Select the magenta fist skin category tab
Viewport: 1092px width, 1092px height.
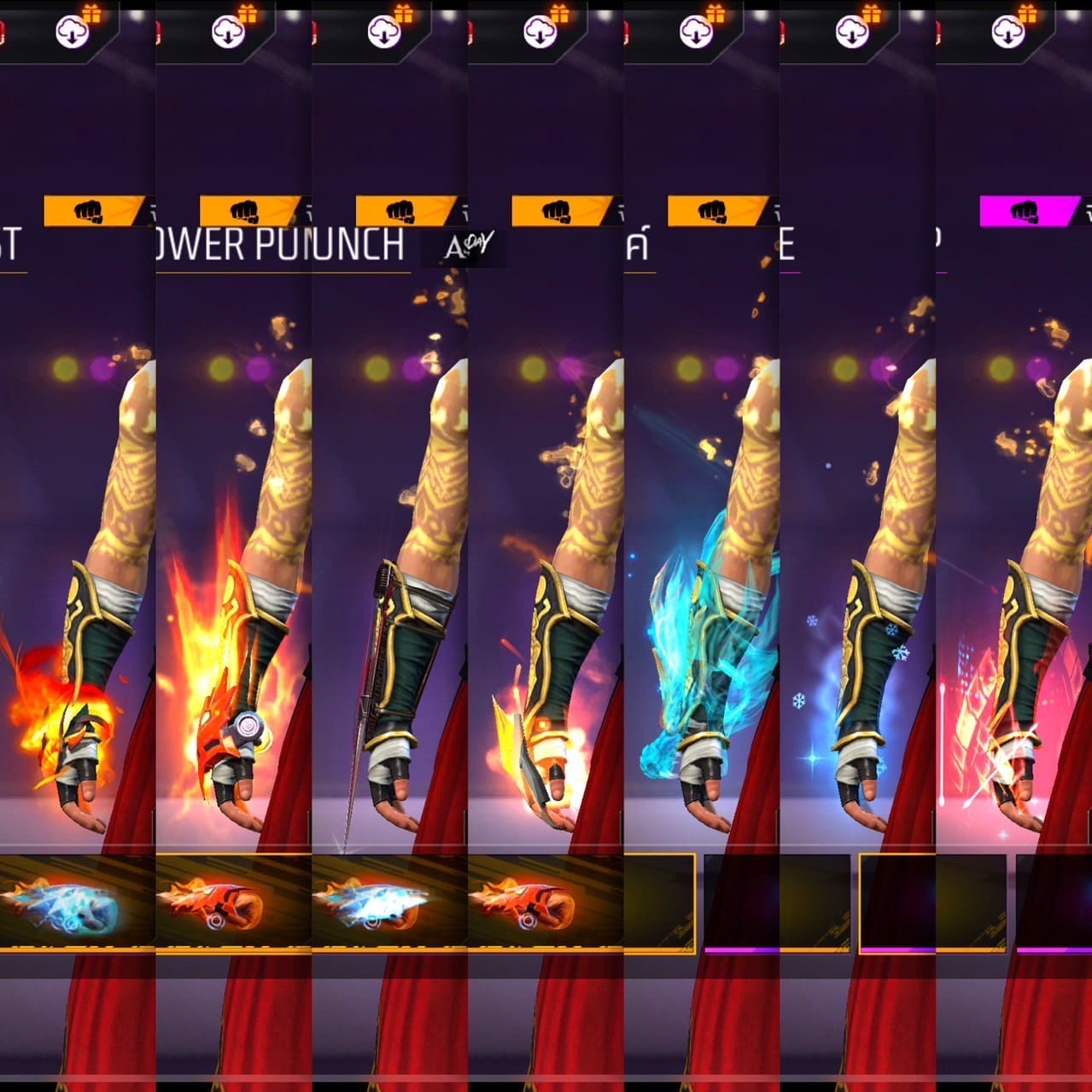tap(1027, 211)
